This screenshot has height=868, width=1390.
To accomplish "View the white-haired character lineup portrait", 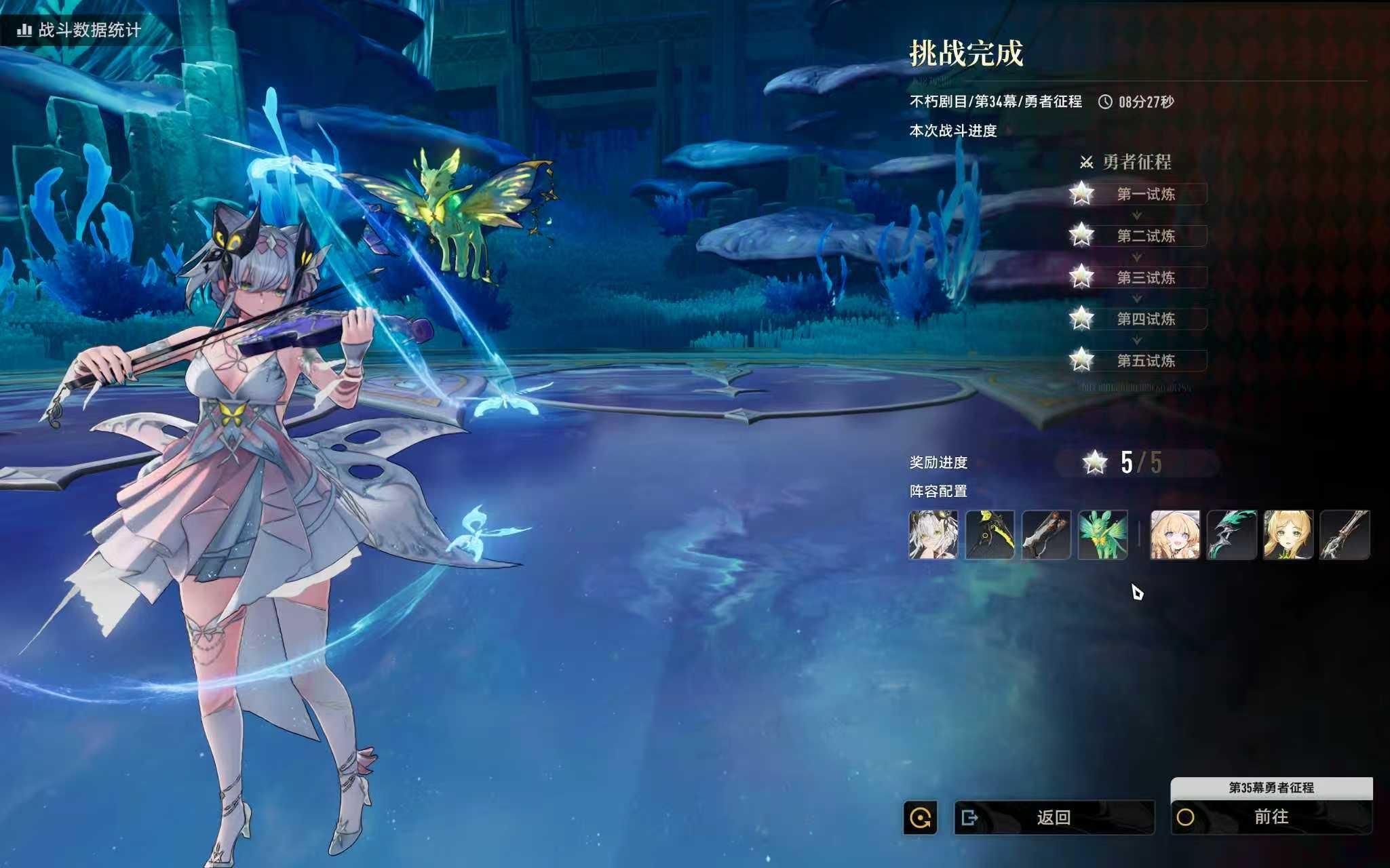I will (x=933, y=535).
